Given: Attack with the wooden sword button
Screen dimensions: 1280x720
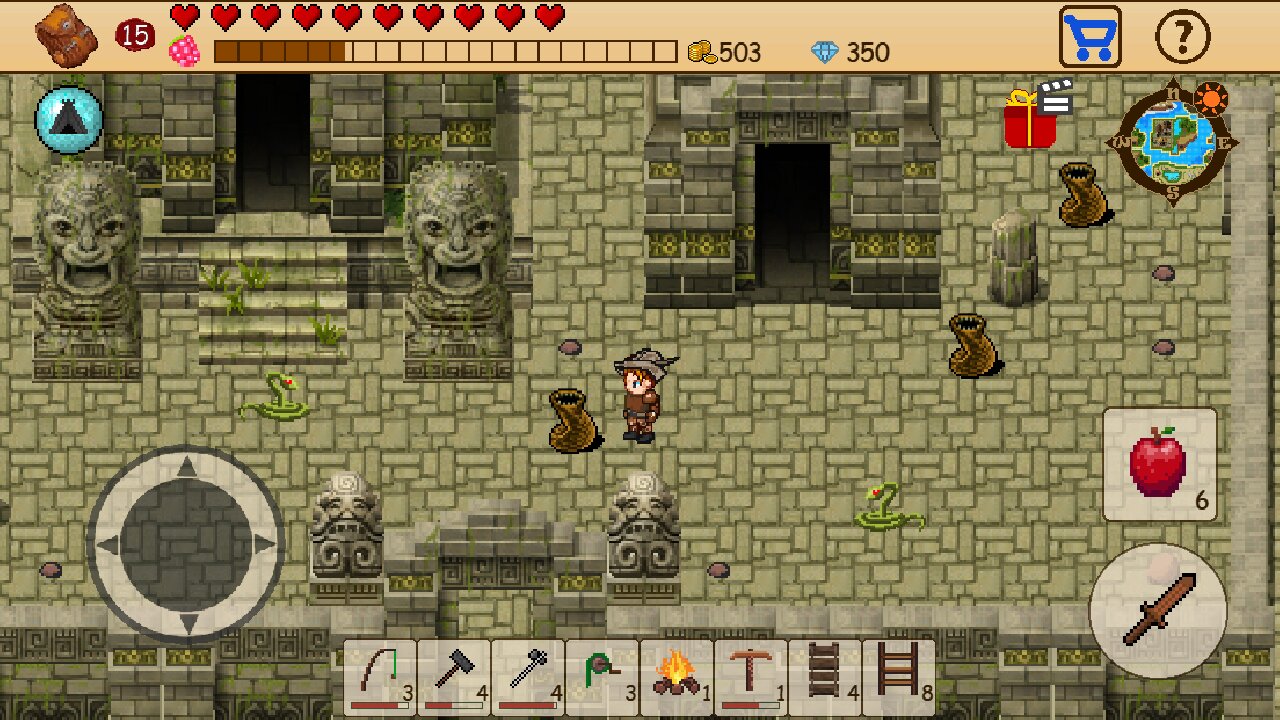Looking at the screenshot, I should click(1158, 610).
